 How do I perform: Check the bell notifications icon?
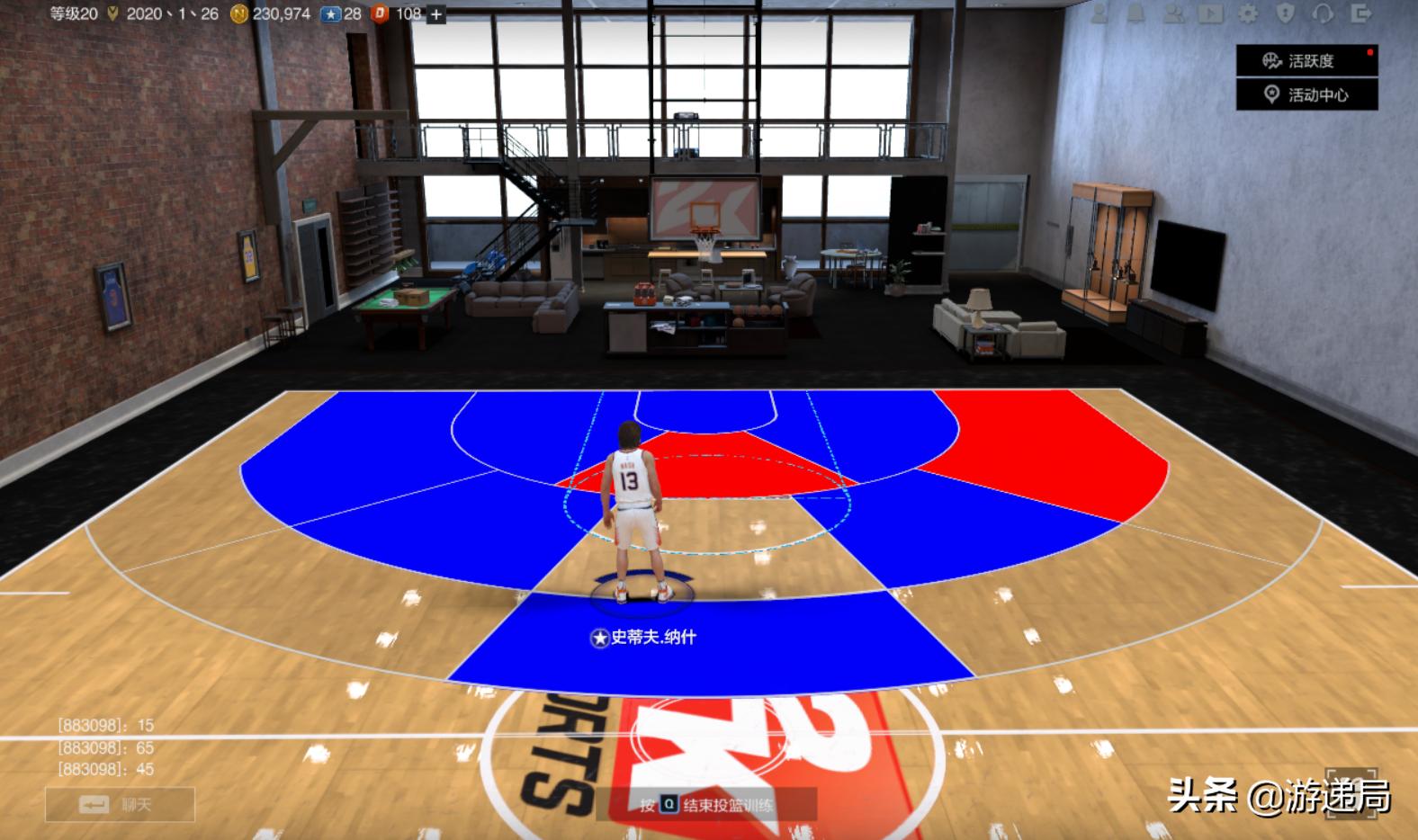(1135, 14)
